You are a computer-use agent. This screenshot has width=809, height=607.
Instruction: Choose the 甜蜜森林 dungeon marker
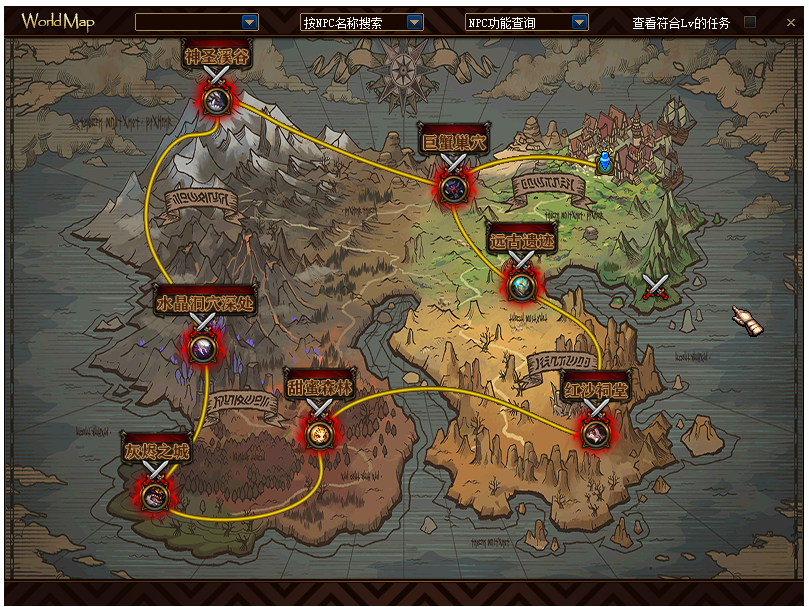[x=319, y=432]
